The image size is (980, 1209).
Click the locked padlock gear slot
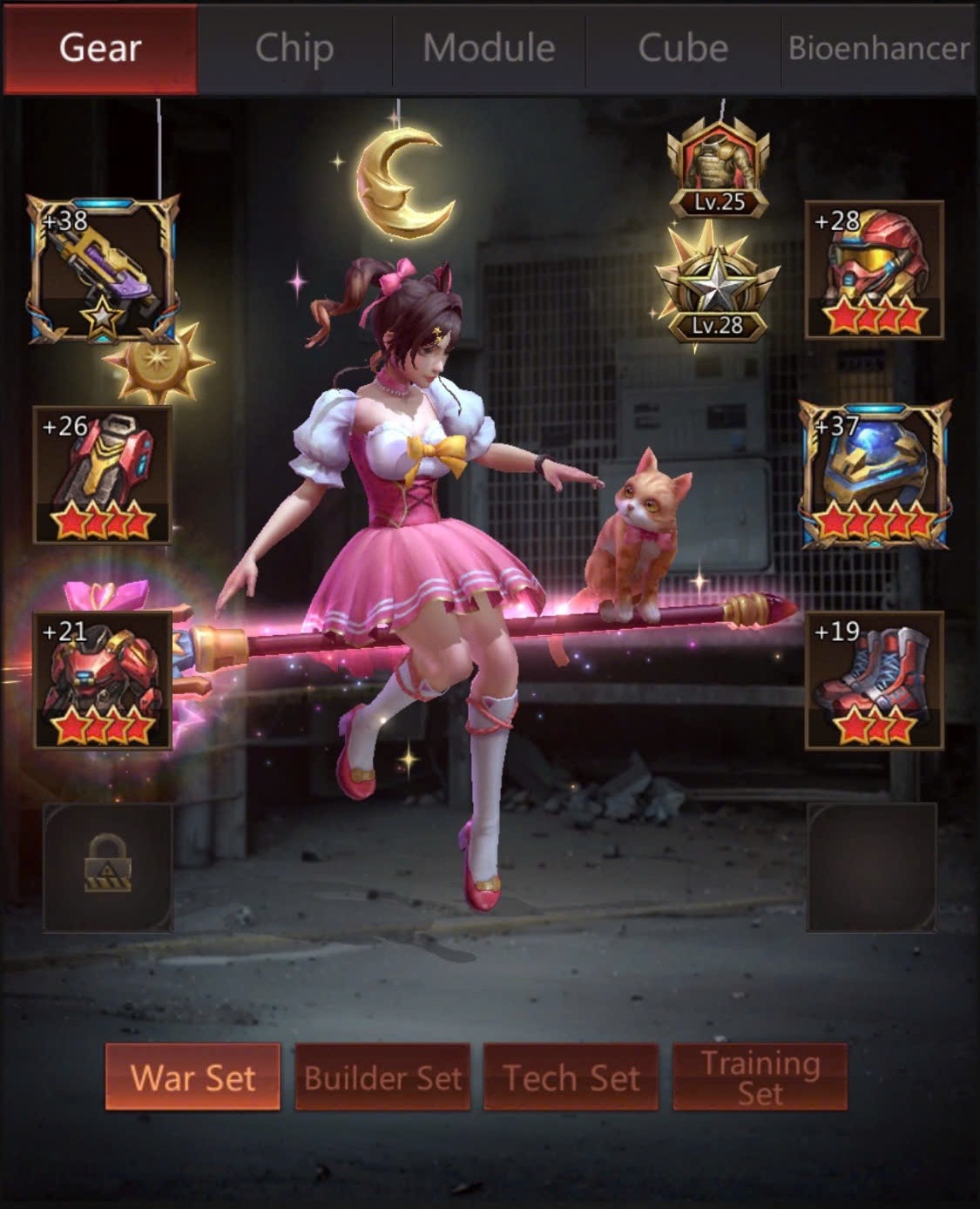point(108,867)
